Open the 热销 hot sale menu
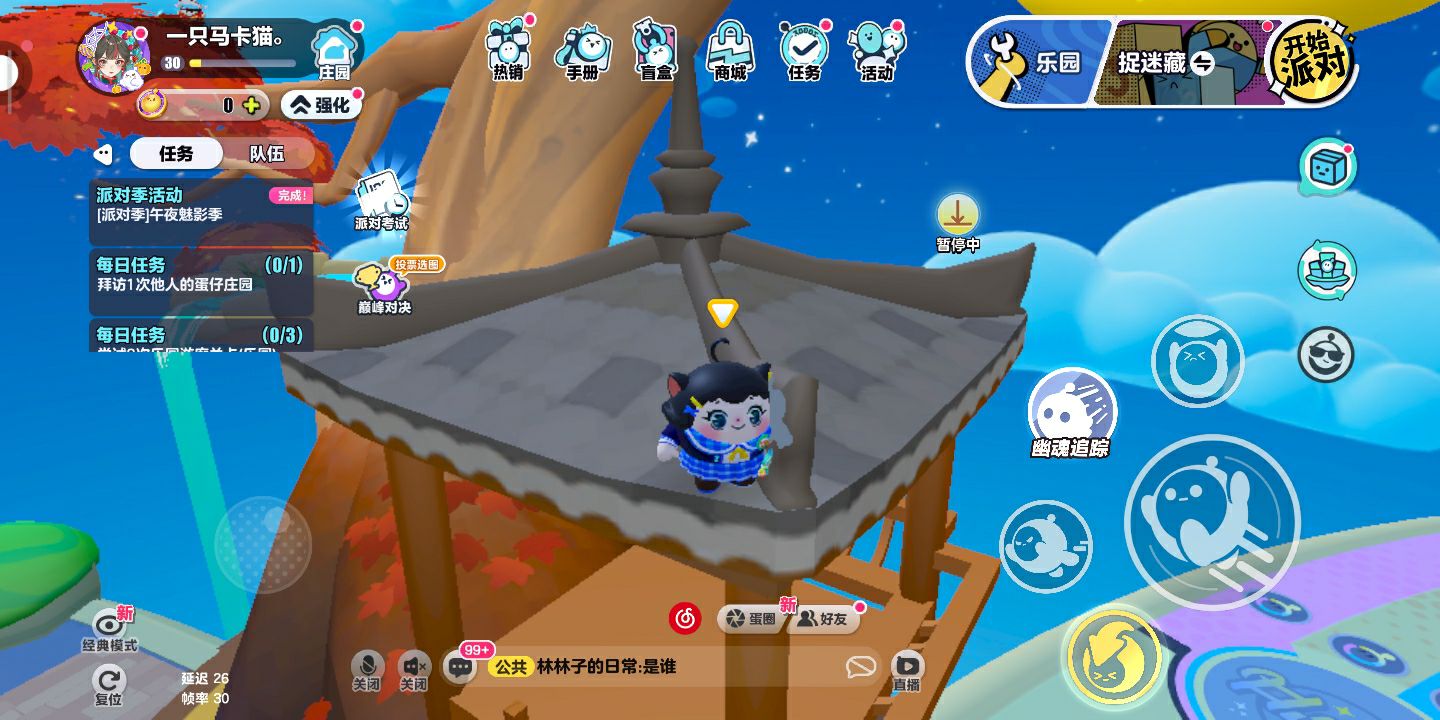This screenshot has height=720, width=1440. [x=508, y=50]
